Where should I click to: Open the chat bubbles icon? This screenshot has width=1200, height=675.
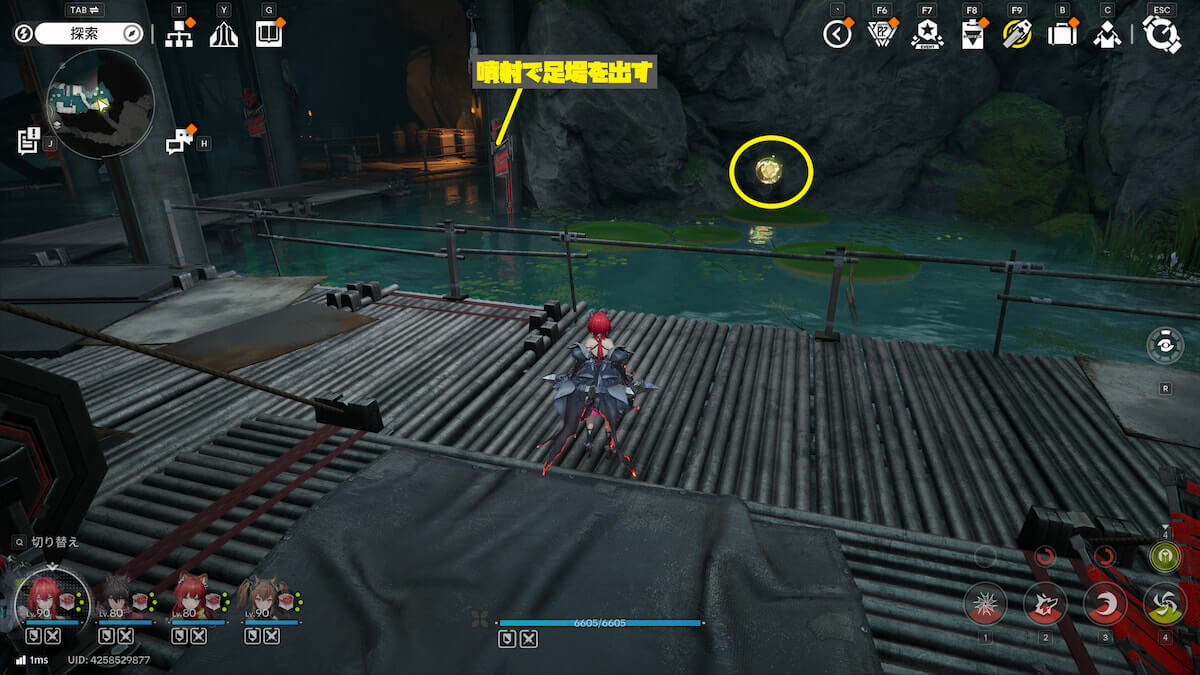pos(179,143)
